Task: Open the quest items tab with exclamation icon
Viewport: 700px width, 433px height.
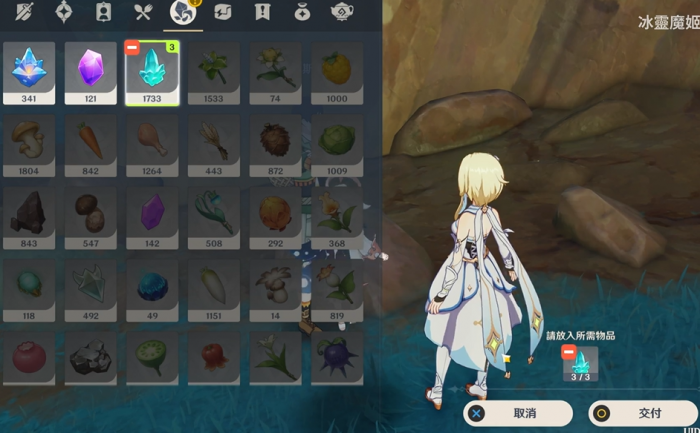Action: [x=263, y=12]
